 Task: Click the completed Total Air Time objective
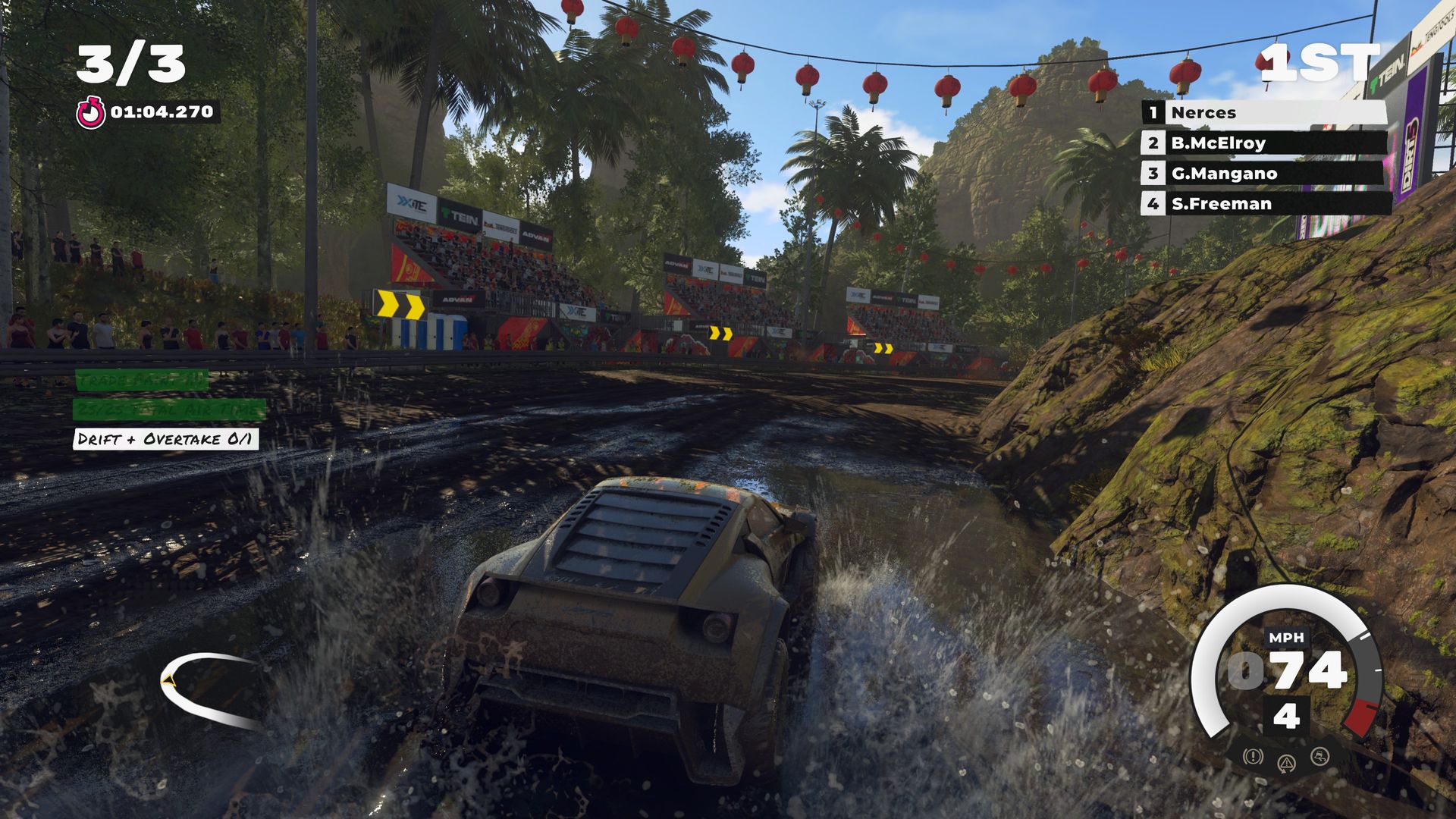pos(169,410)
